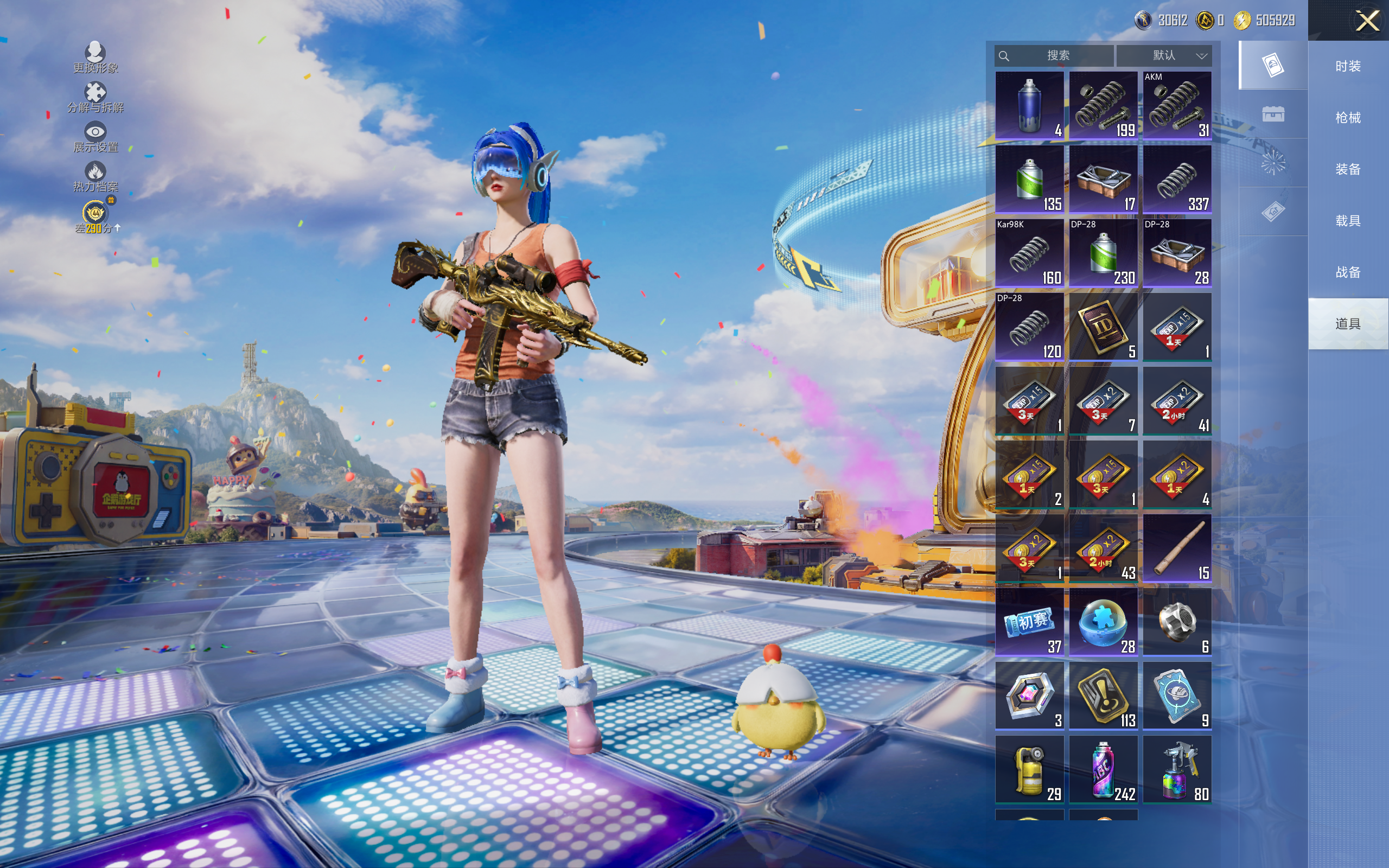Choose the yellow fuel canister item
1389x868 pixels.
coord(1029,769)
